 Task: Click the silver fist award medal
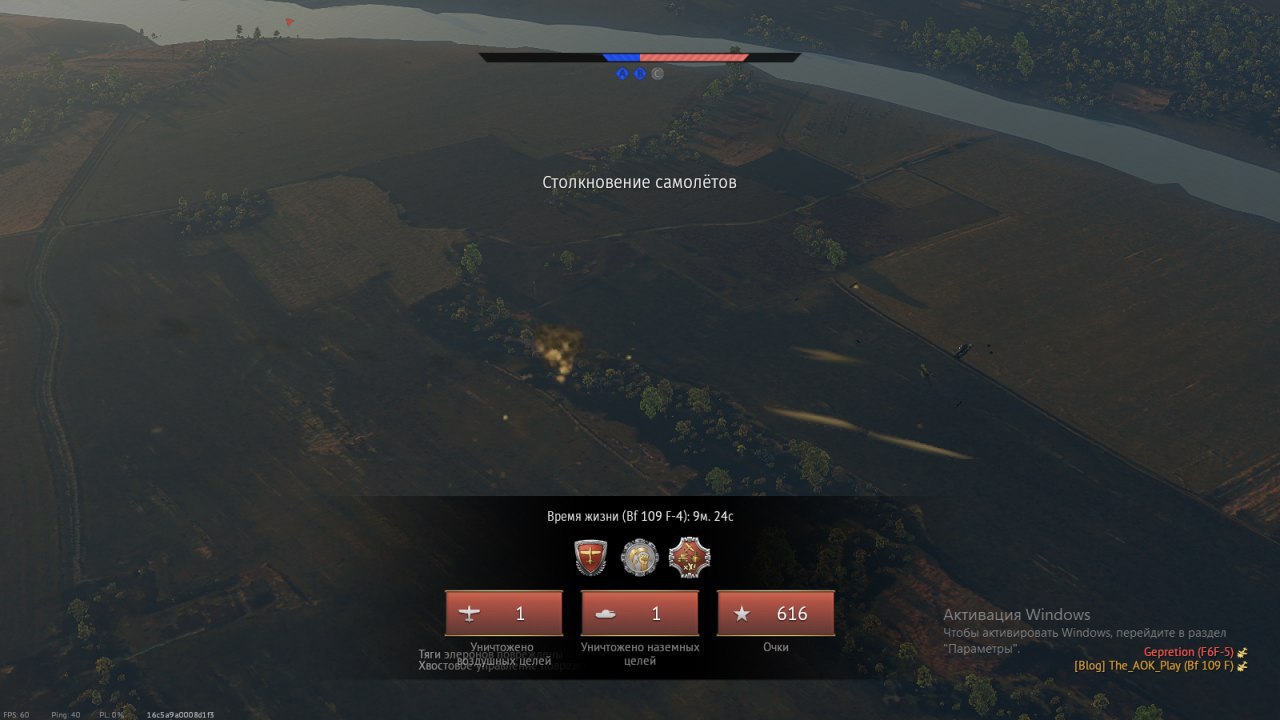click(x=639, y=557)
